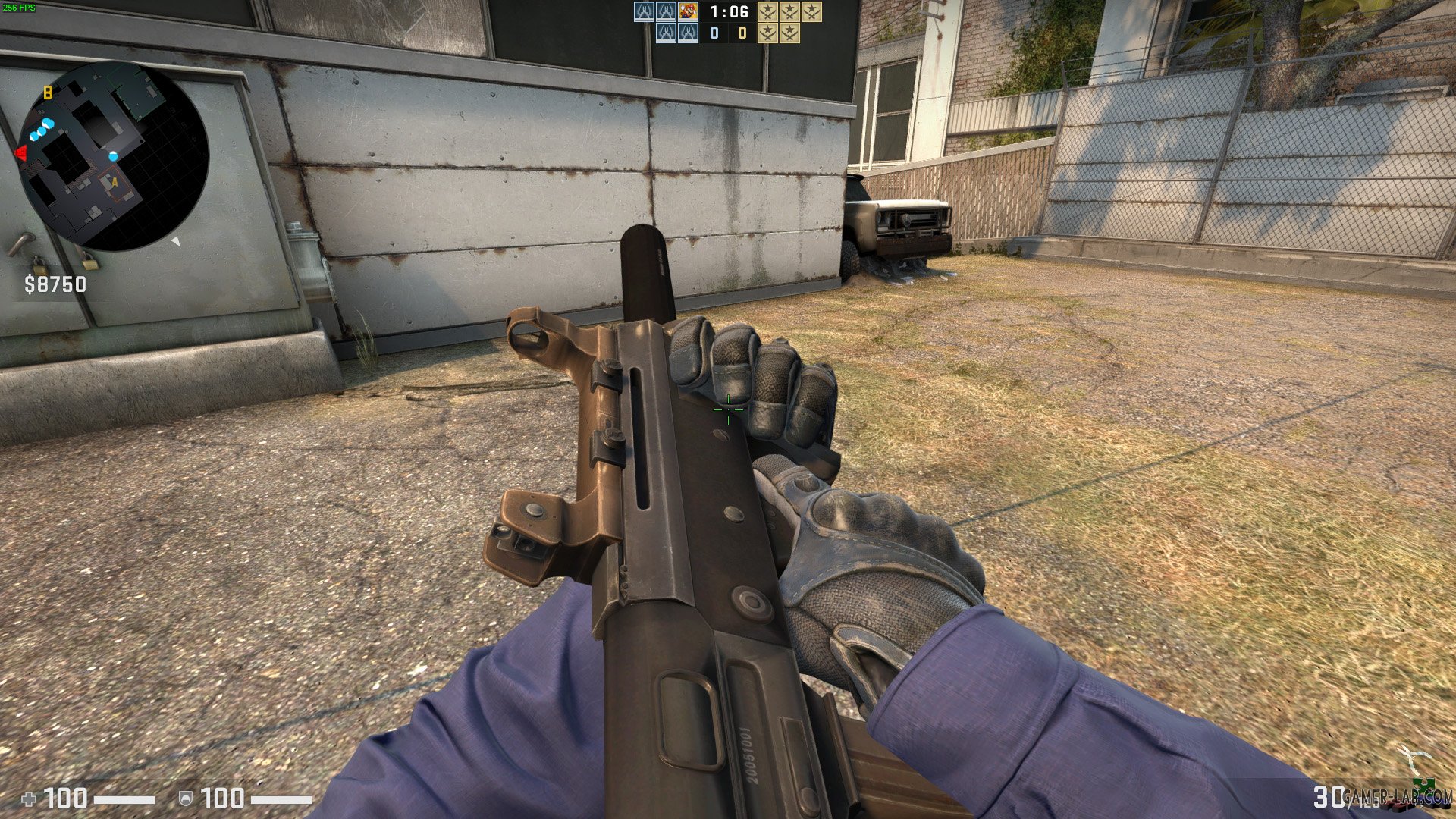Viewport: 1456px width, 819px height.
Task: Click the second CT avatar in top row
Action: coord(666,13)
